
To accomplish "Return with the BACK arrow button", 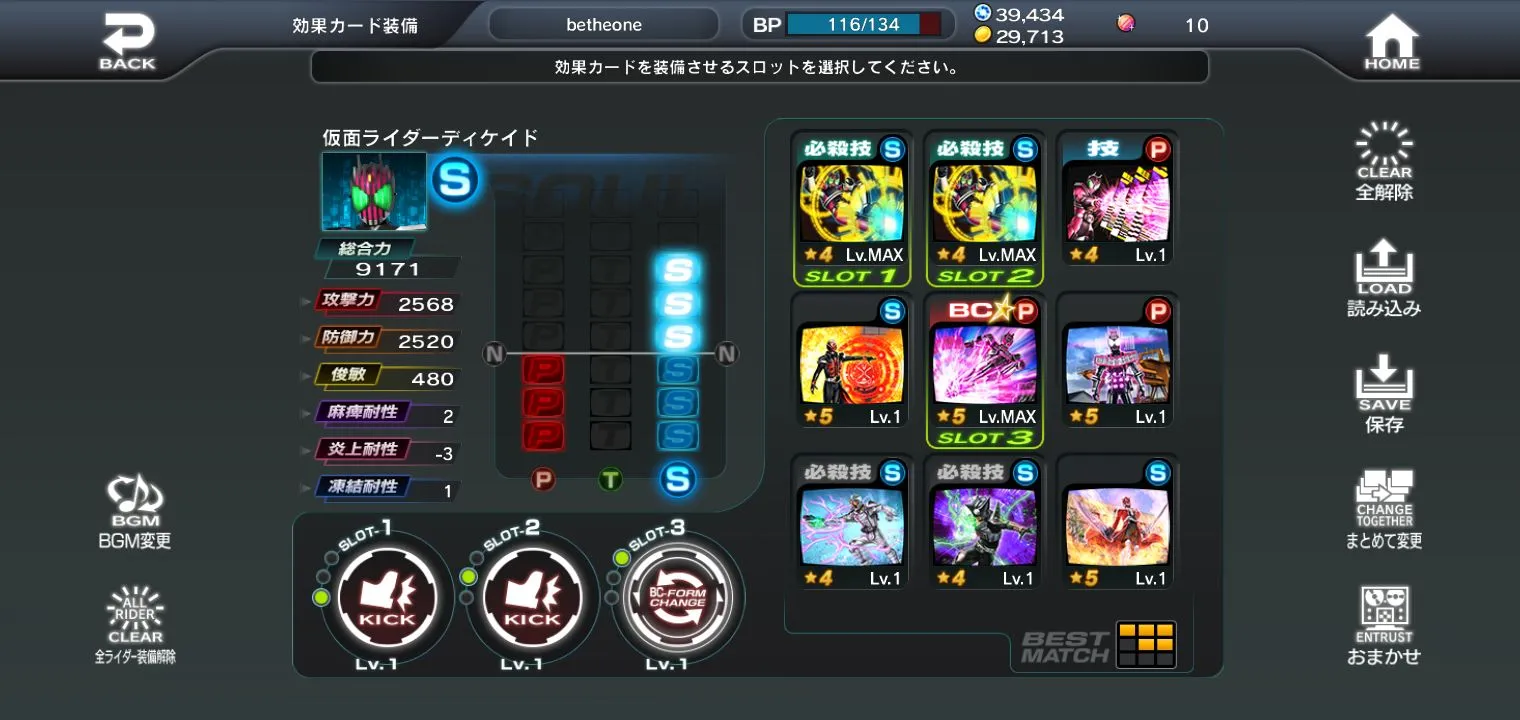I will pyautogui.click(x=128, y=38).
